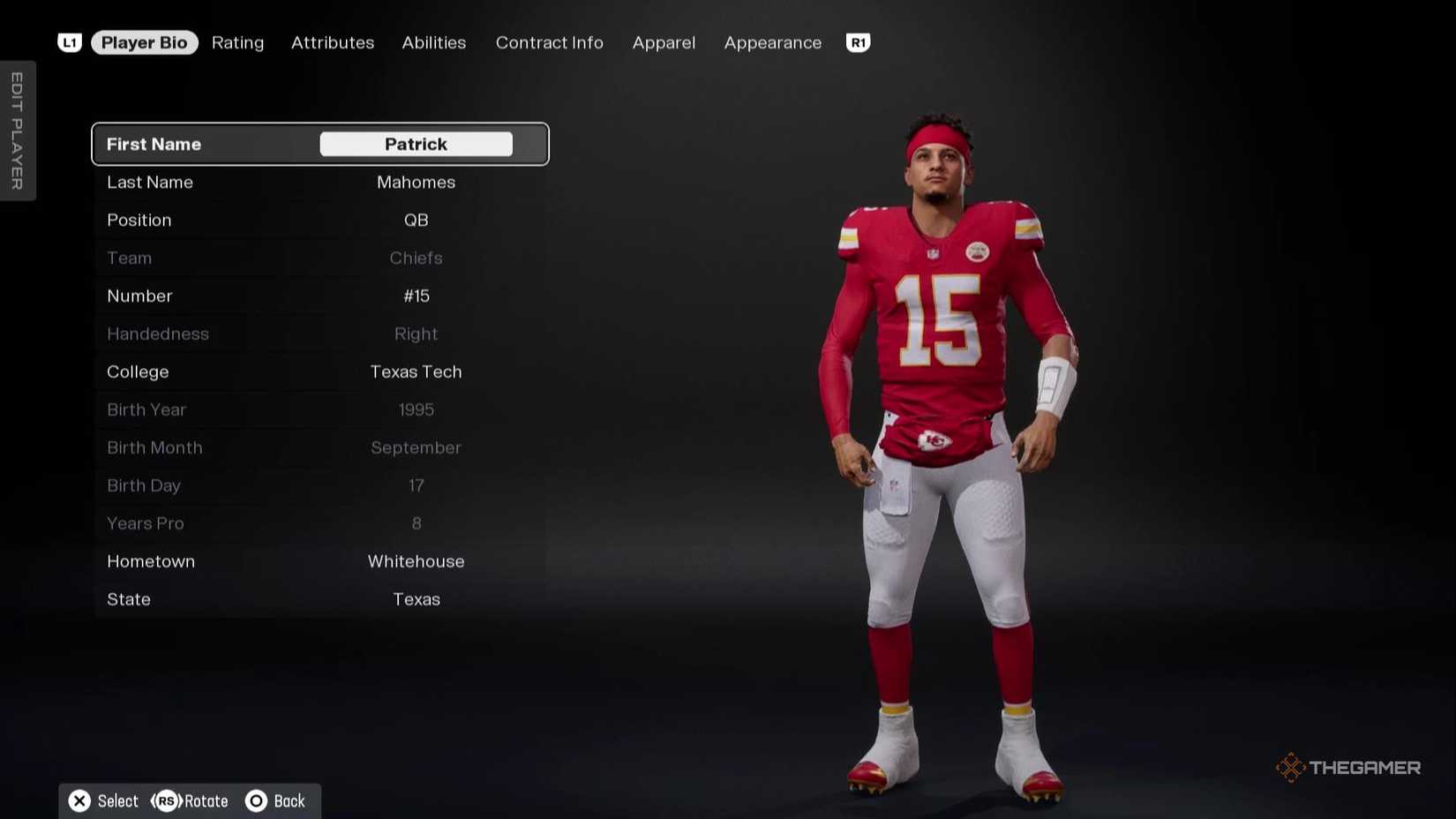Select the Last Name row
The image size is (1456, 819).
point(319,183)
